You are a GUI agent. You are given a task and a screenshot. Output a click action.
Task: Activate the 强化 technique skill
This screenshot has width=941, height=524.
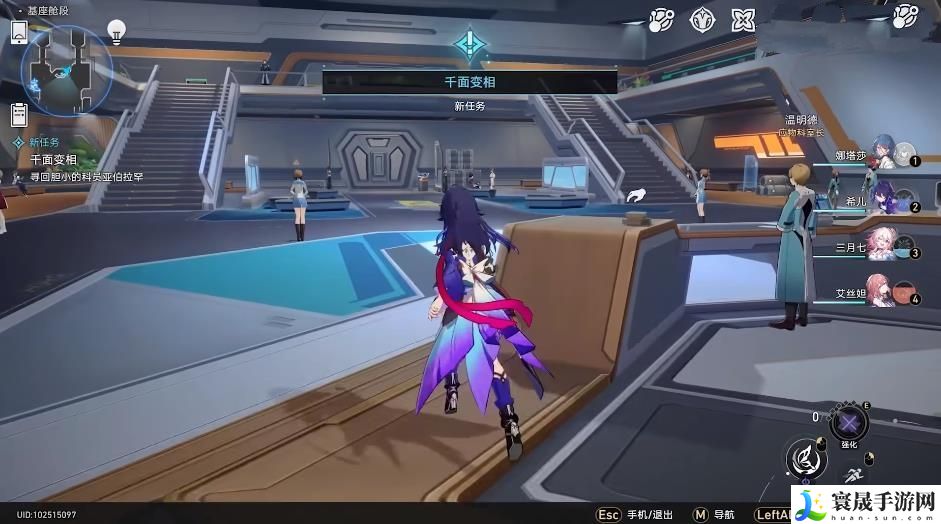[x=850, y=421]
